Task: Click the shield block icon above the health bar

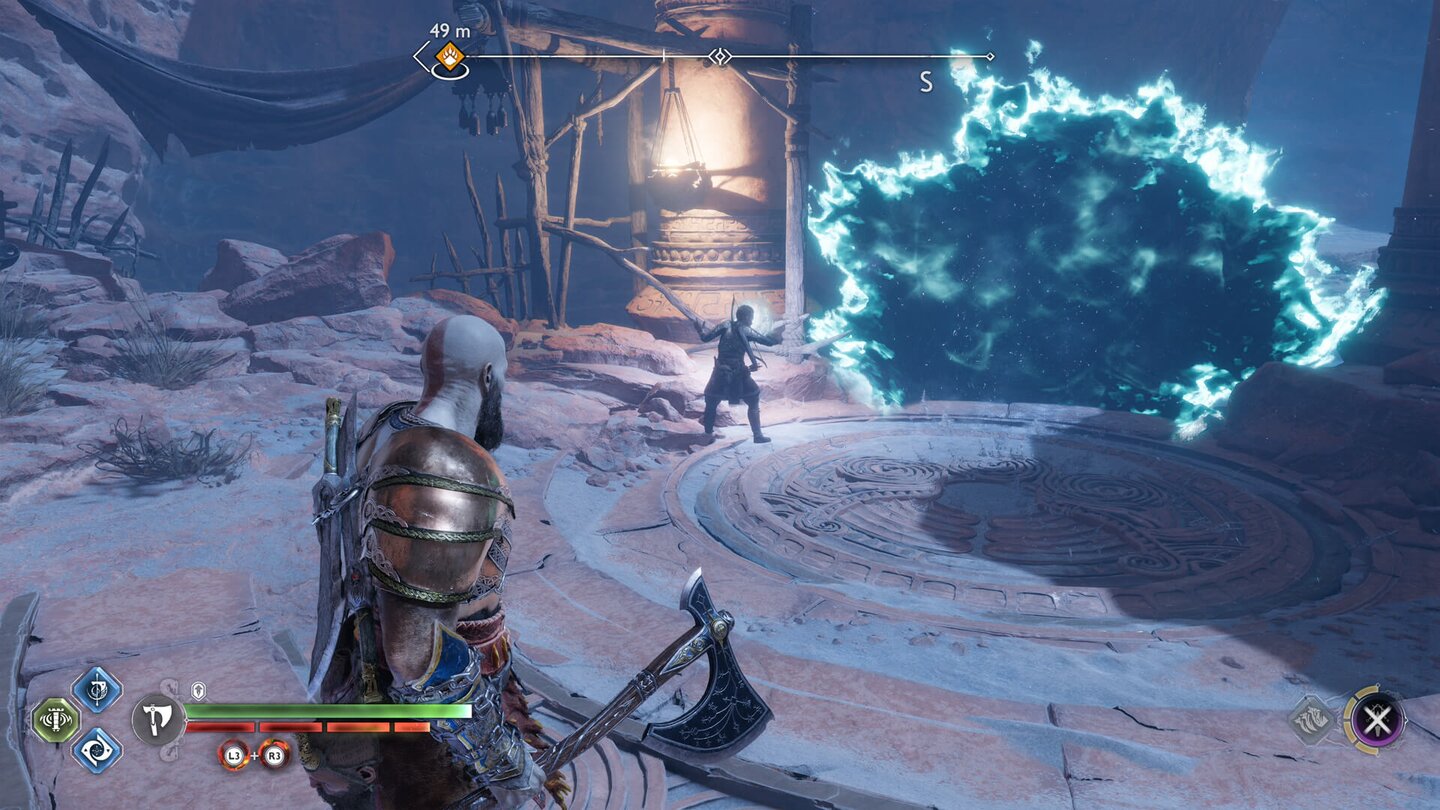Action: 197,688
